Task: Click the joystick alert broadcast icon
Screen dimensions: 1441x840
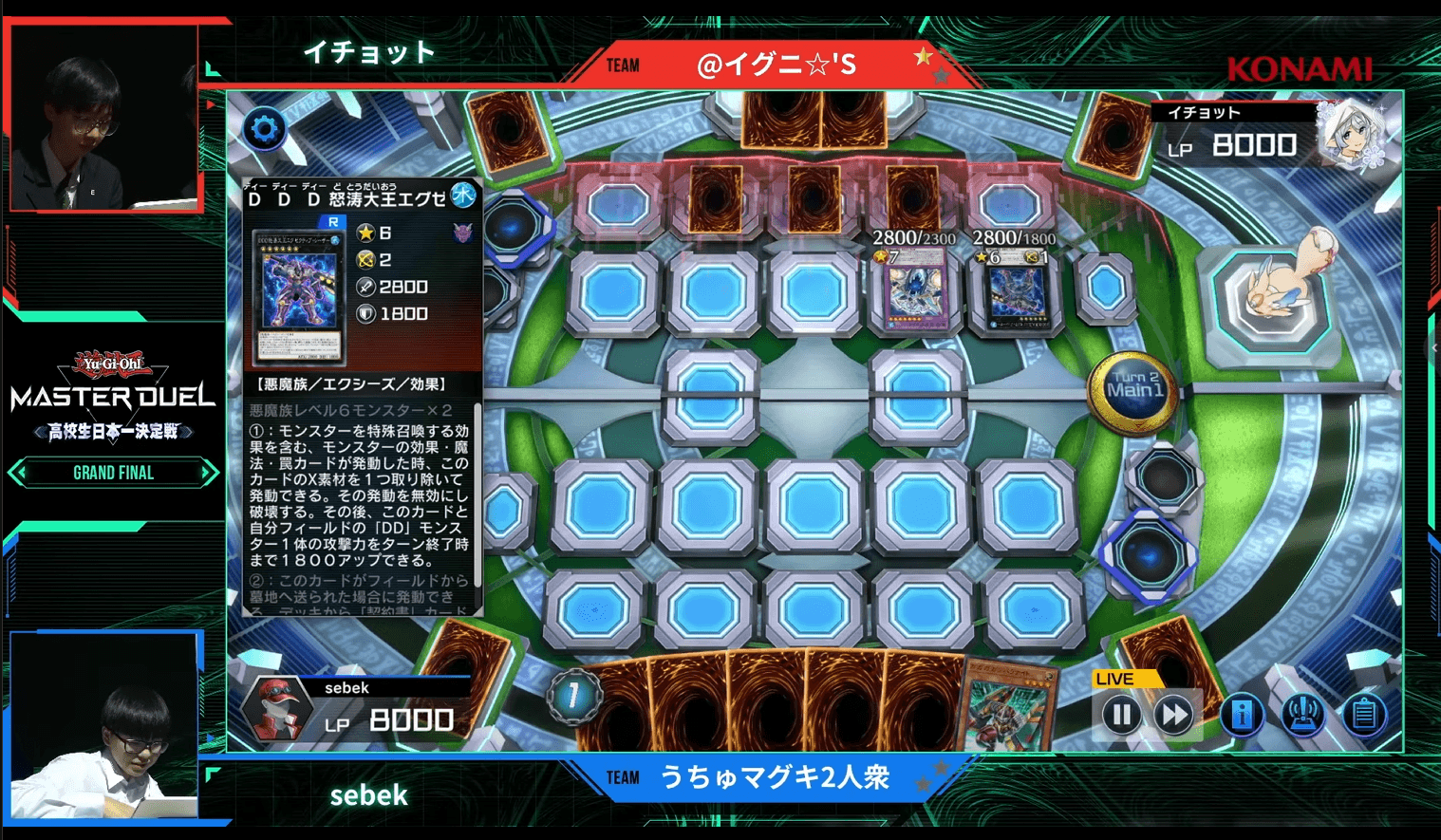Action: coord(1303,715)
